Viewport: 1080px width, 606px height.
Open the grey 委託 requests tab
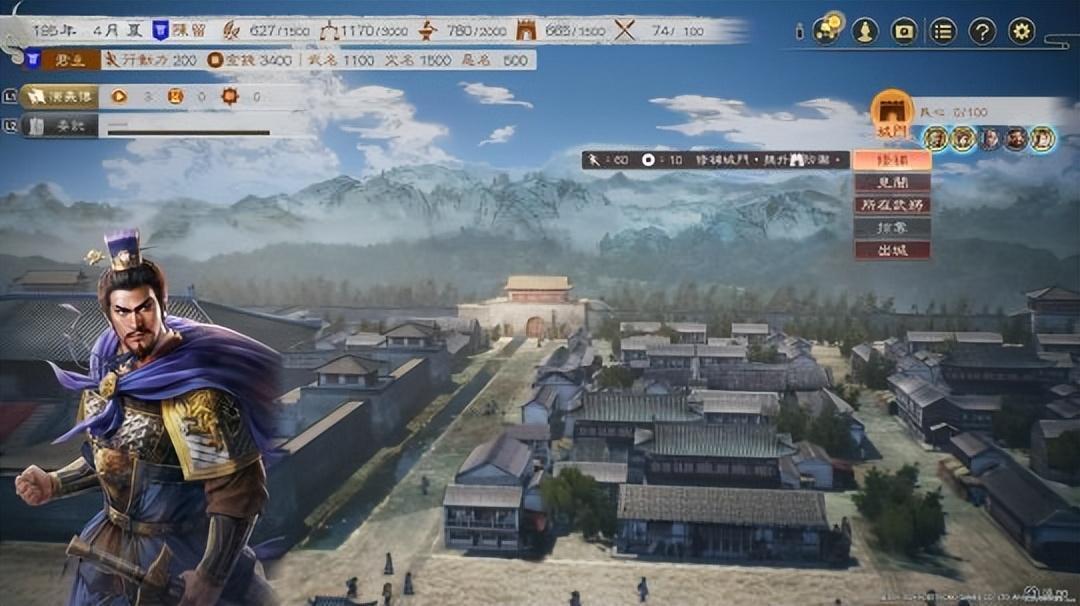click(x=58, y=126)
